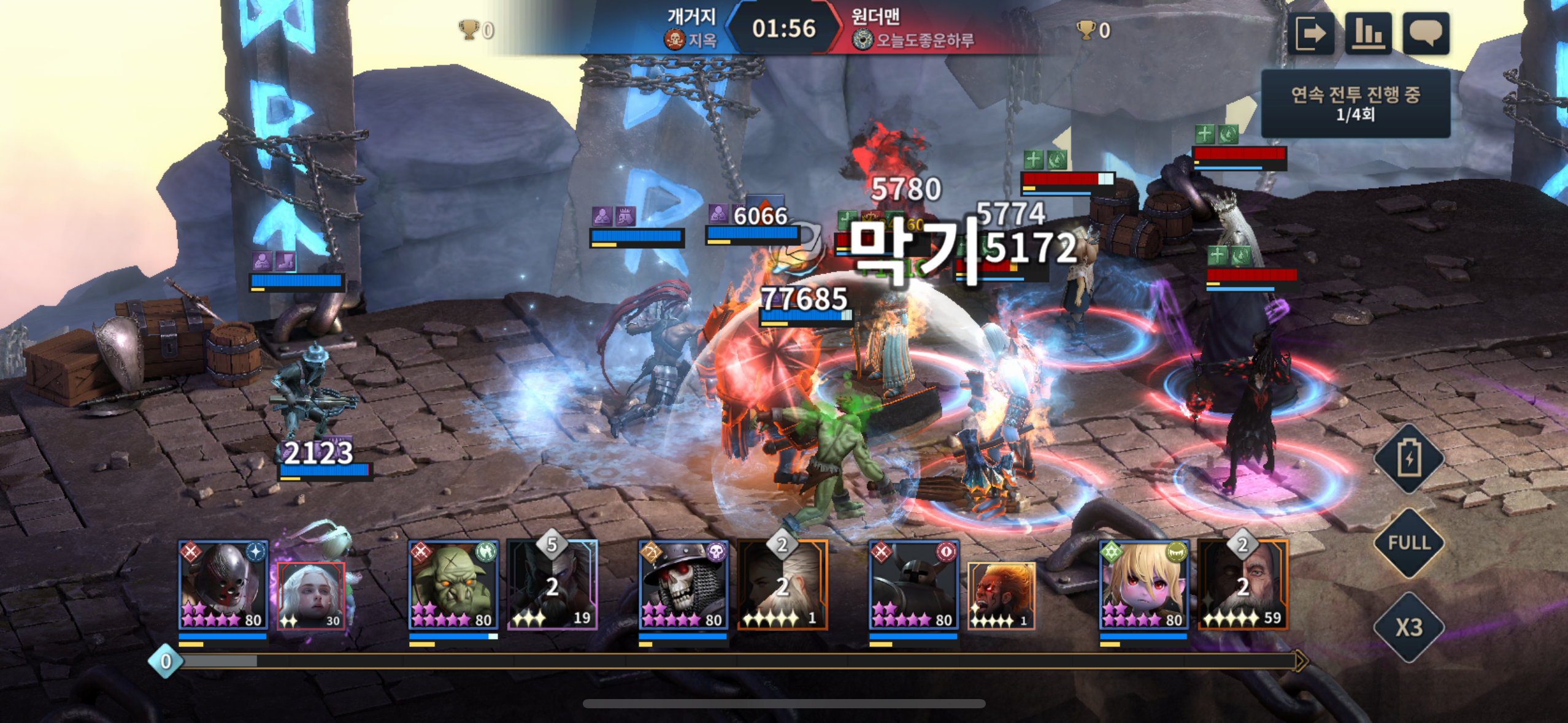Select the green orc hero portrait
This screenshot has width=1568, height=723.
tap(453, 584)
